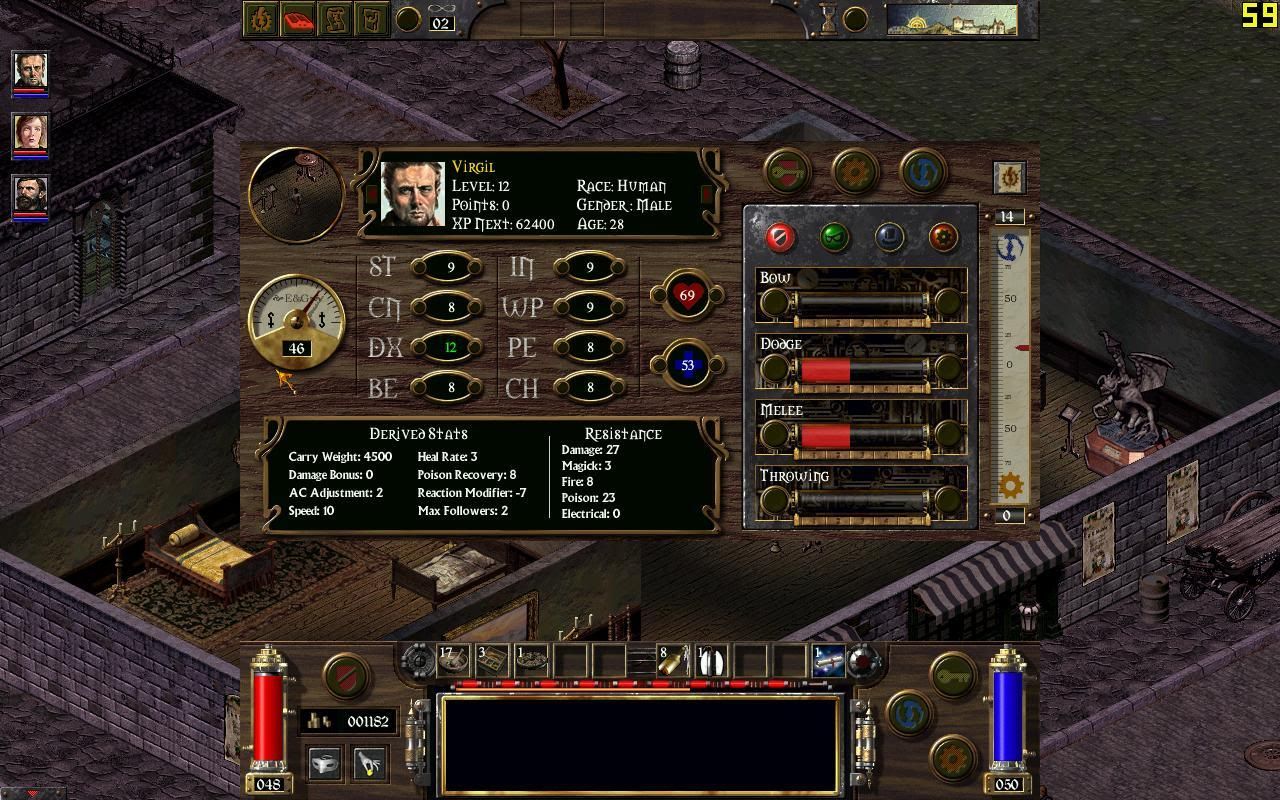This screenshot has height=800, width=1280.
Task: Toggle the mask sneak button
Action: [324, 764]
